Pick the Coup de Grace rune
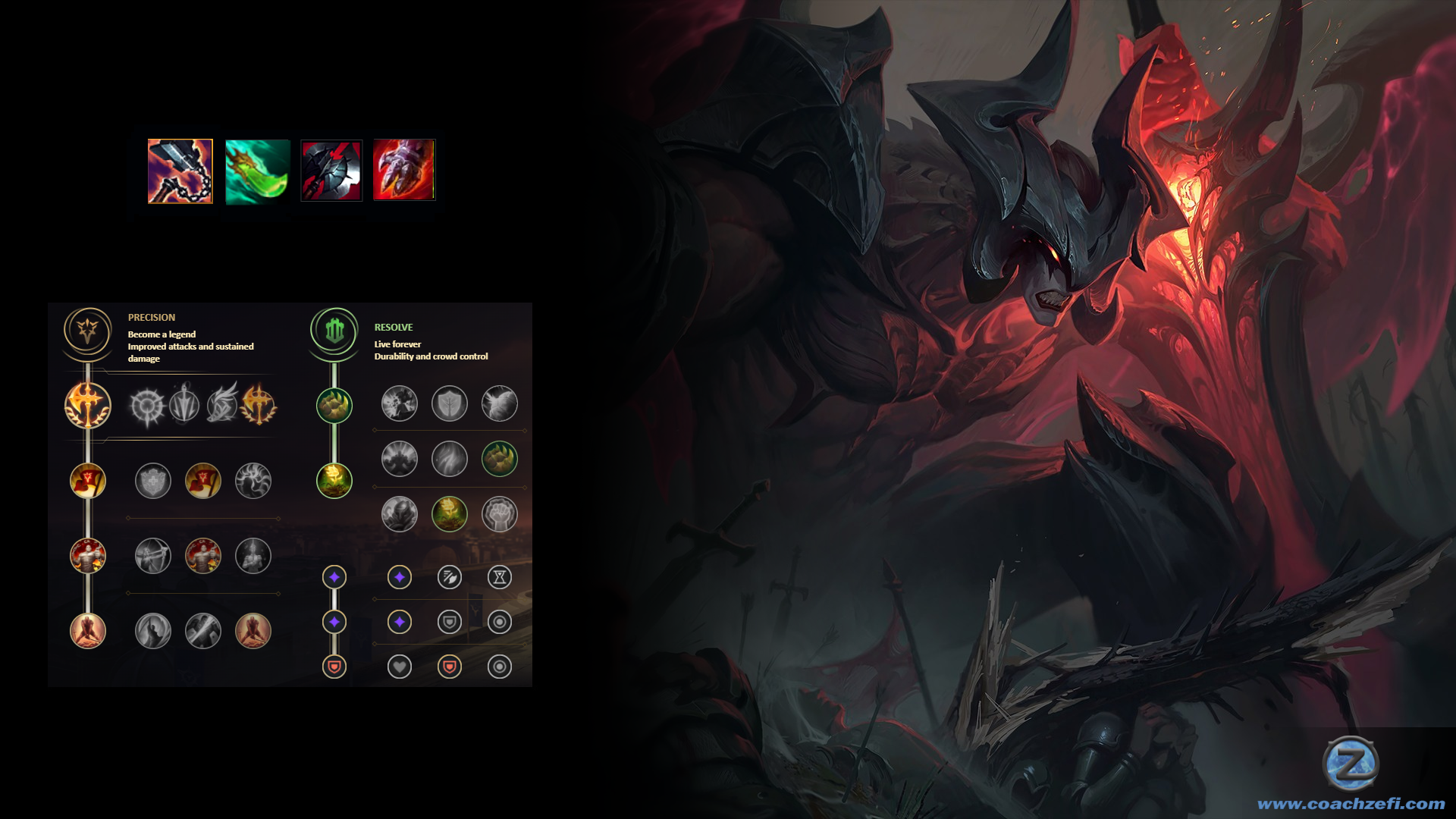1456x819 pixels. click(x=152, y=631)
